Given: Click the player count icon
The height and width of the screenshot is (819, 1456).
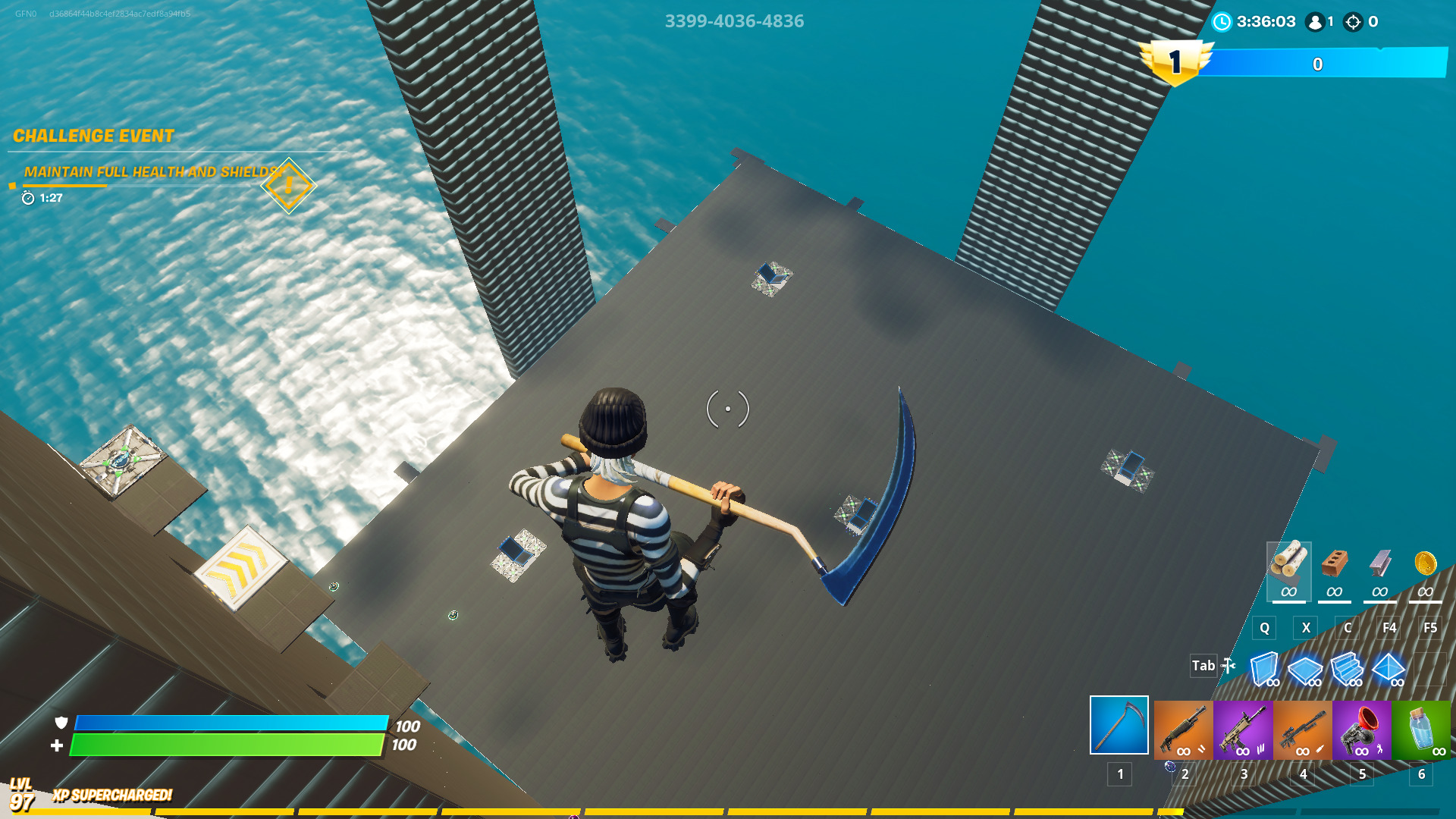Looking at the screenshot, I should pyautogui.click(x=1316, y=22).
